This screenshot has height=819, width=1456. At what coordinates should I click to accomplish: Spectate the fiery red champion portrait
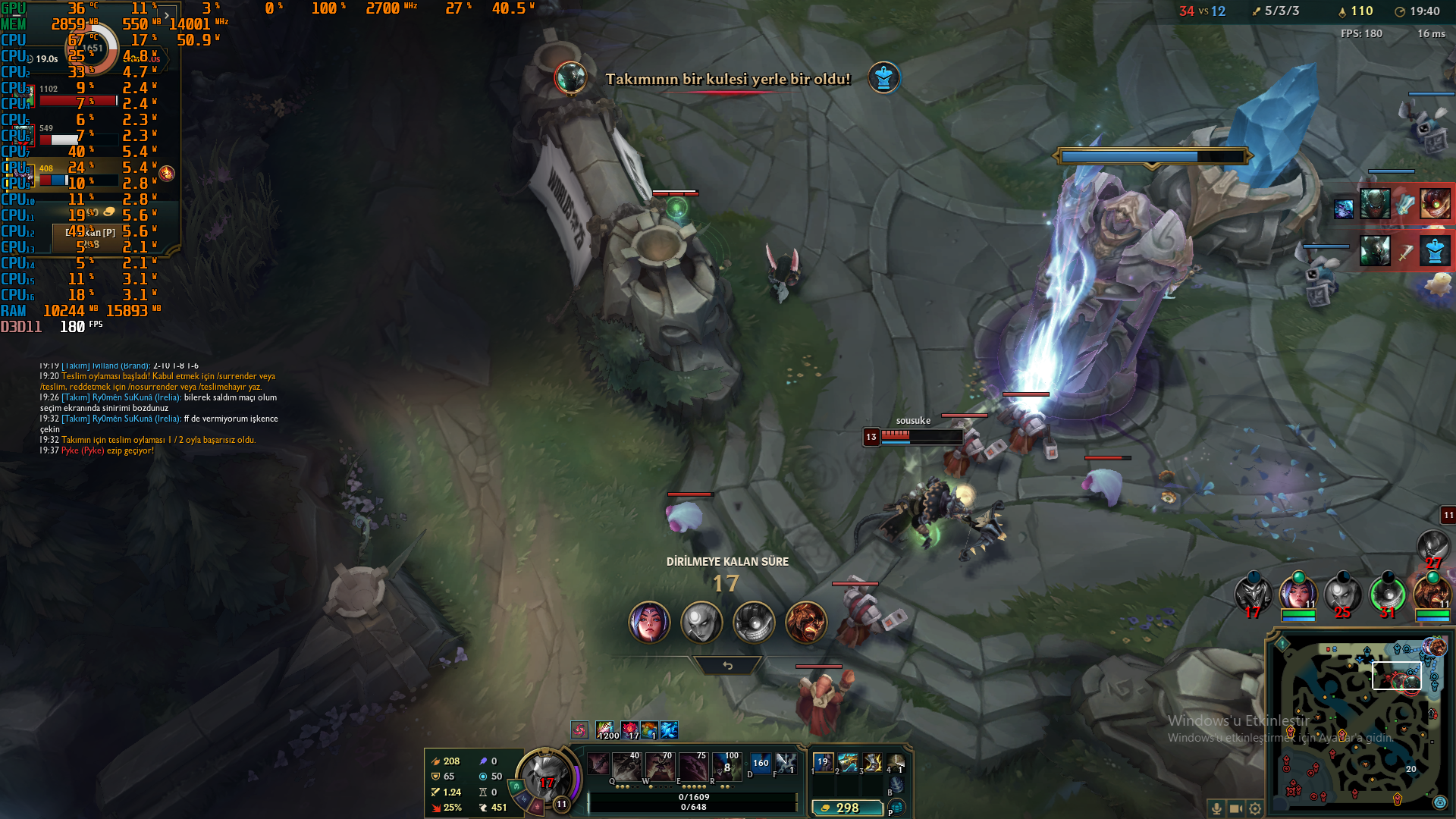805,622
